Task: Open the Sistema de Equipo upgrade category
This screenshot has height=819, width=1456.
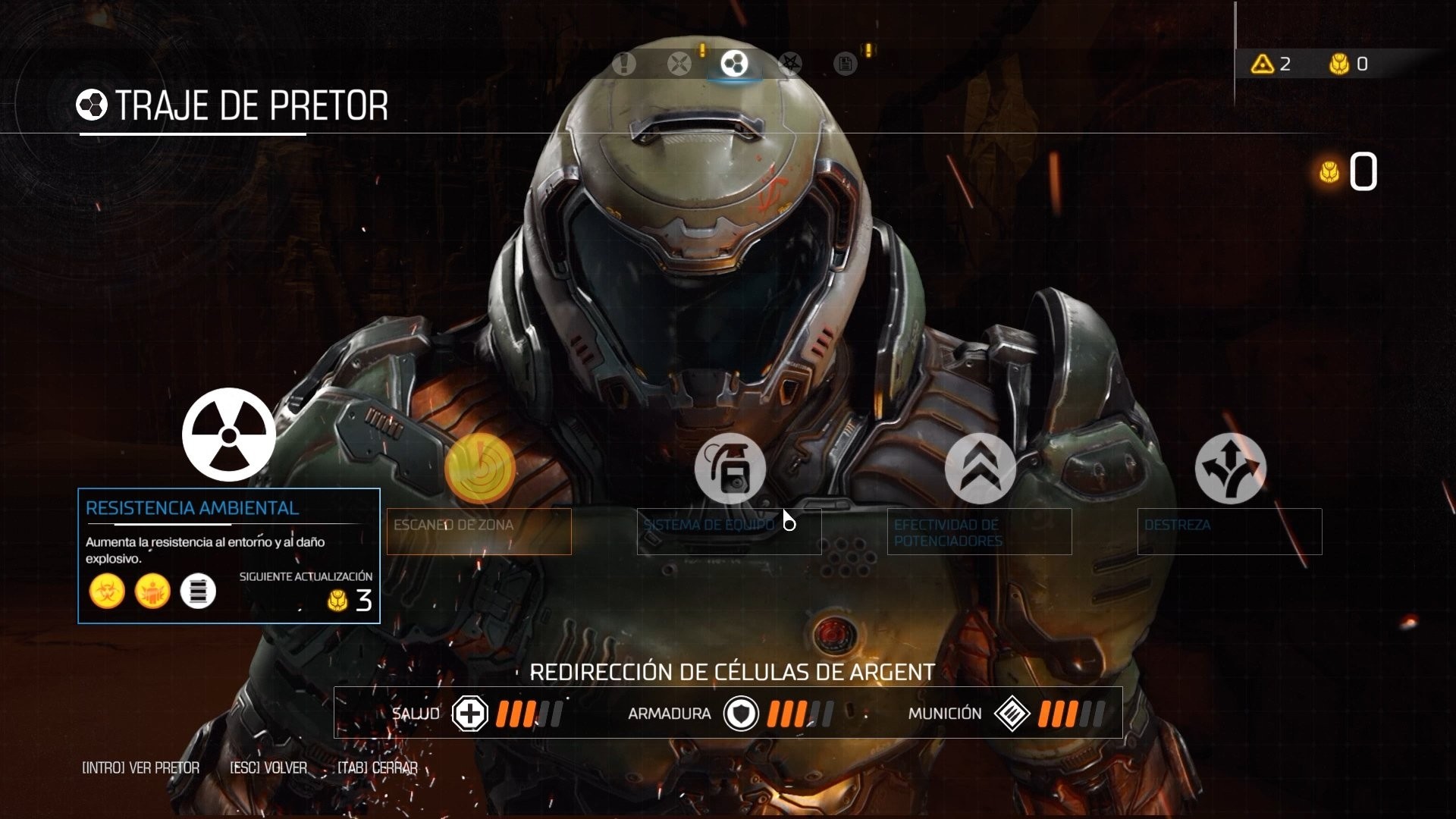Action: (730, 469)
